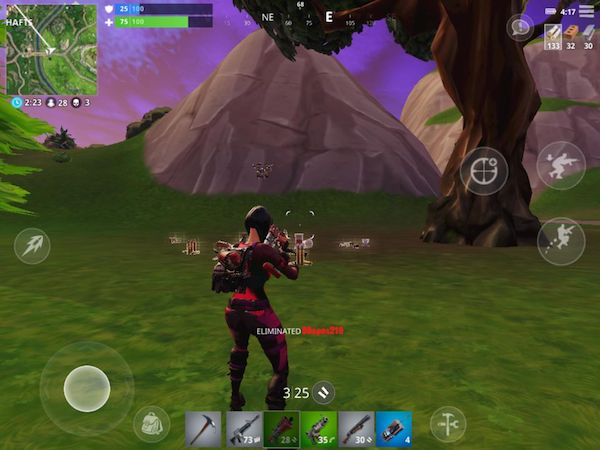Tap the crosshair aim button
Screen dimensions: 600x450
(x=484, y=171)
